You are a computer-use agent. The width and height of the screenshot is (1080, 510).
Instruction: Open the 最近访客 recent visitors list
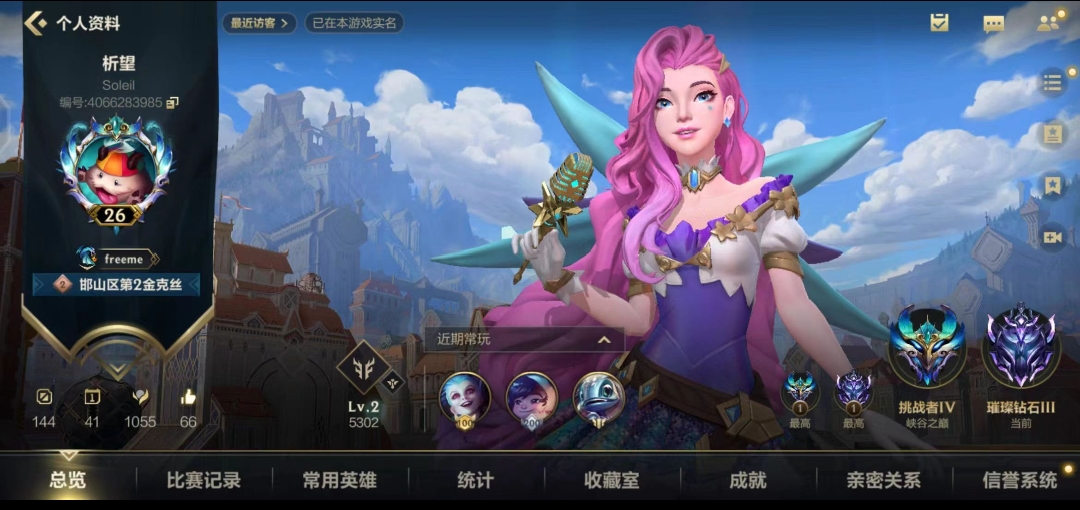[259, 22]
